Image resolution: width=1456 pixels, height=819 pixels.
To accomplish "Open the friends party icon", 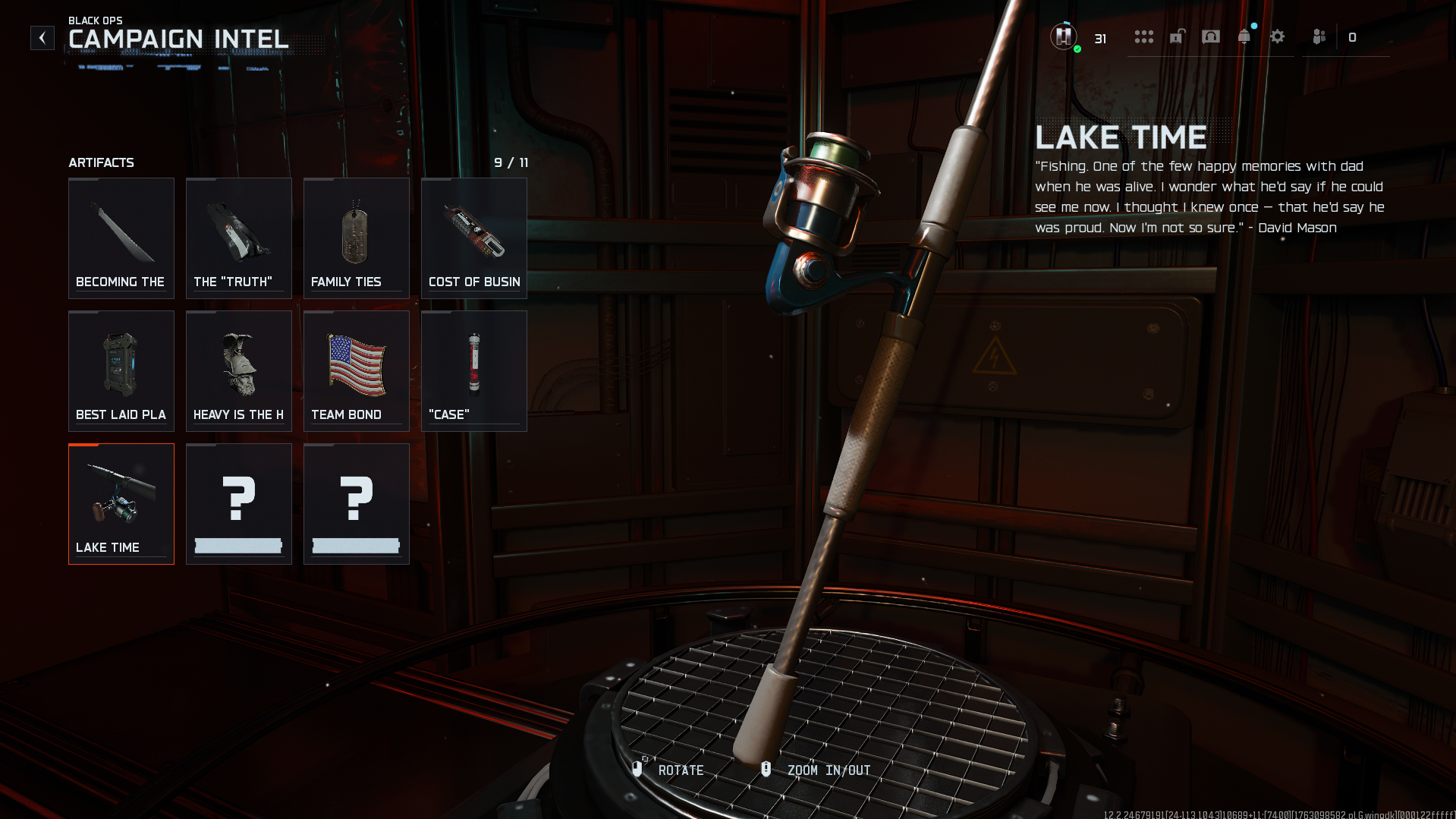I will click(1319, 37).
